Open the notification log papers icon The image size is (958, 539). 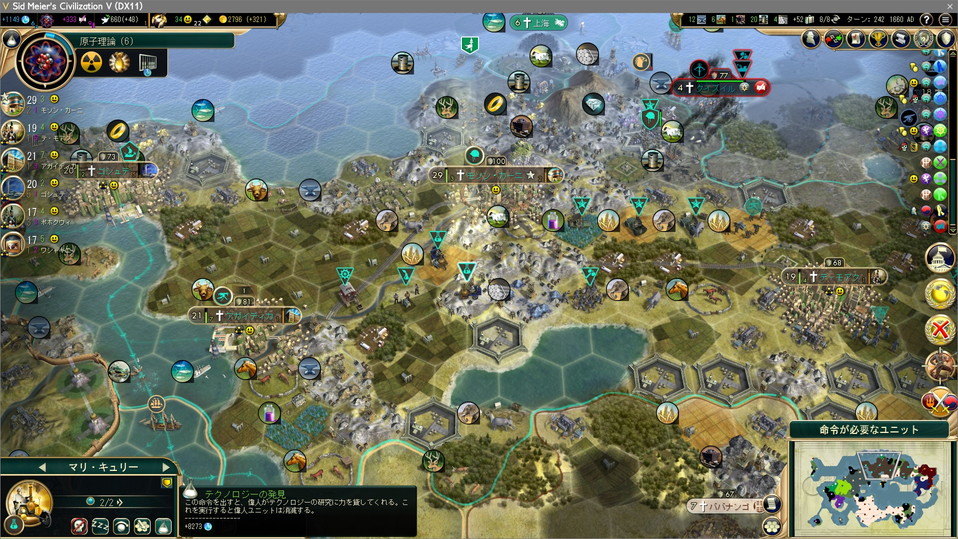[x=899, y=39]
